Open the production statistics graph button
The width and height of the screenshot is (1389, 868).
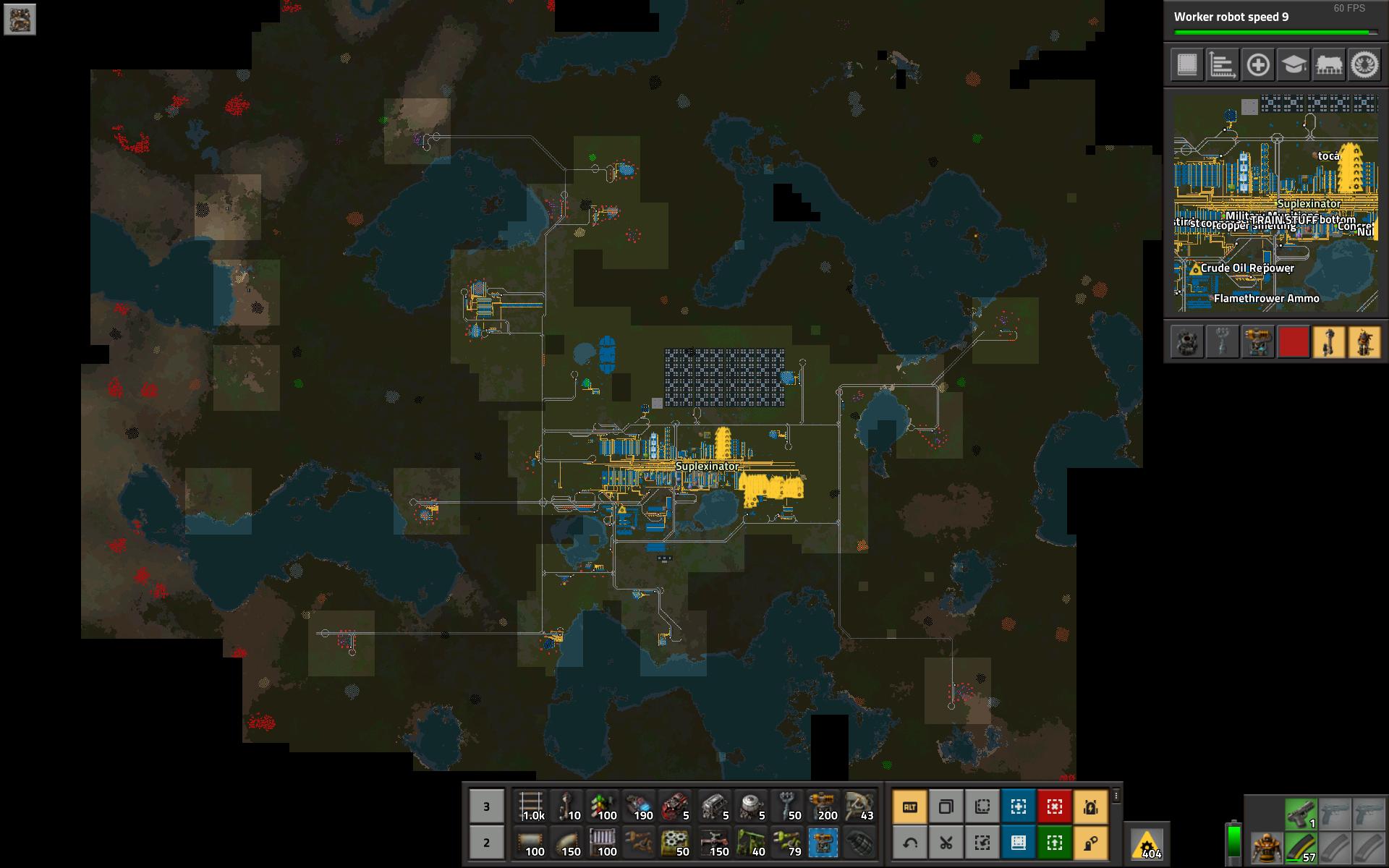tap(1222, 65)
